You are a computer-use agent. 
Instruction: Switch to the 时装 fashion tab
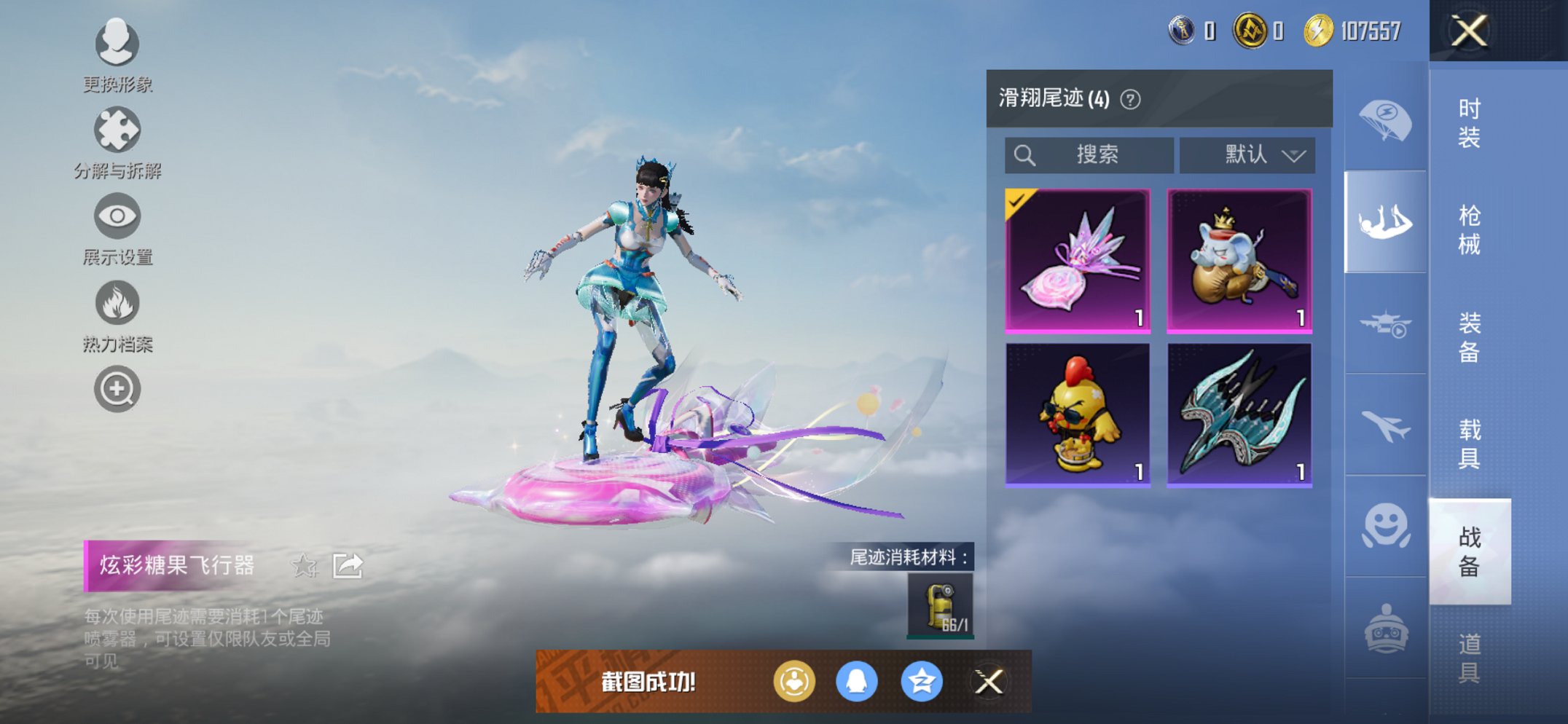pyautogui.click(x=1468, y=124)
